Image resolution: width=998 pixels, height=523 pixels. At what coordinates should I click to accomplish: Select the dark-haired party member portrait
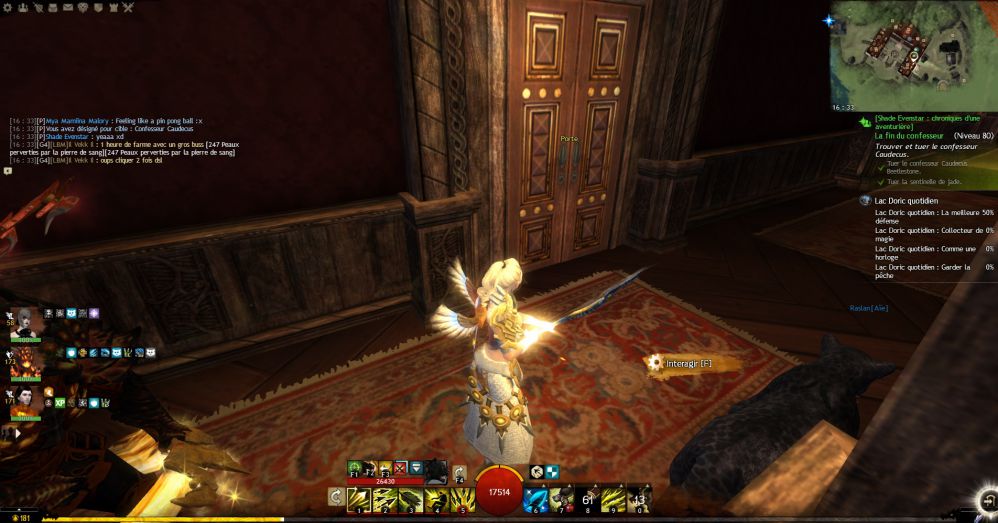[x=27, y=400]
